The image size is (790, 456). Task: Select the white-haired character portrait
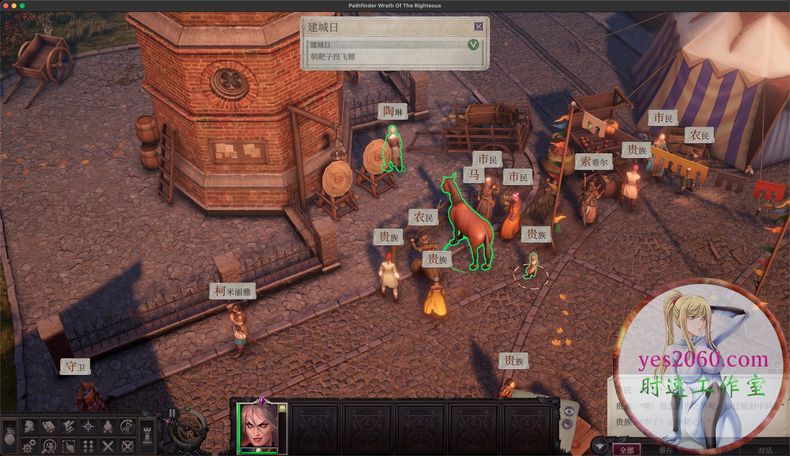[x=261, y=427]
